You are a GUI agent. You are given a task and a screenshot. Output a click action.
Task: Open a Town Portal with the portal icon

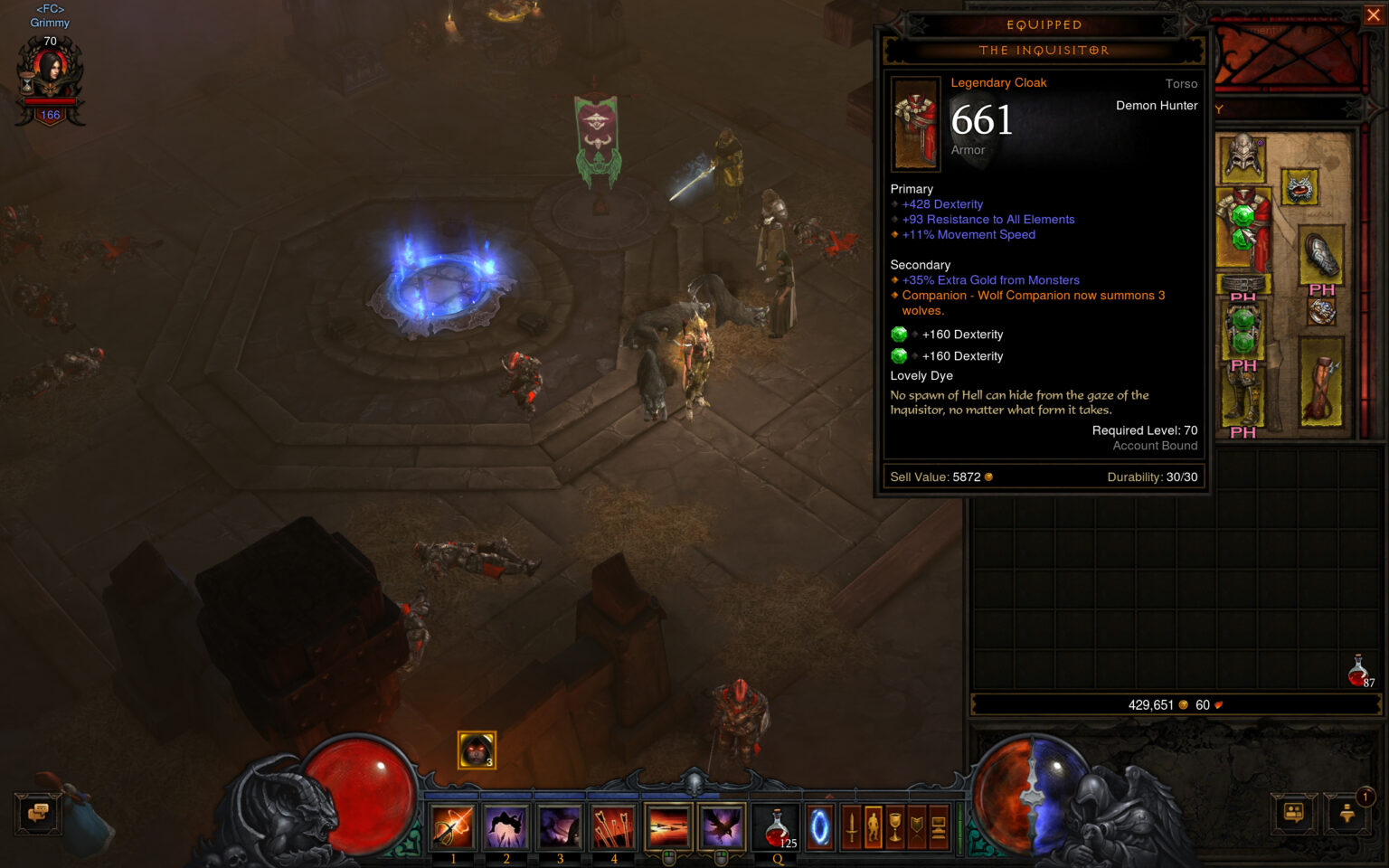(x=819, y=827)
